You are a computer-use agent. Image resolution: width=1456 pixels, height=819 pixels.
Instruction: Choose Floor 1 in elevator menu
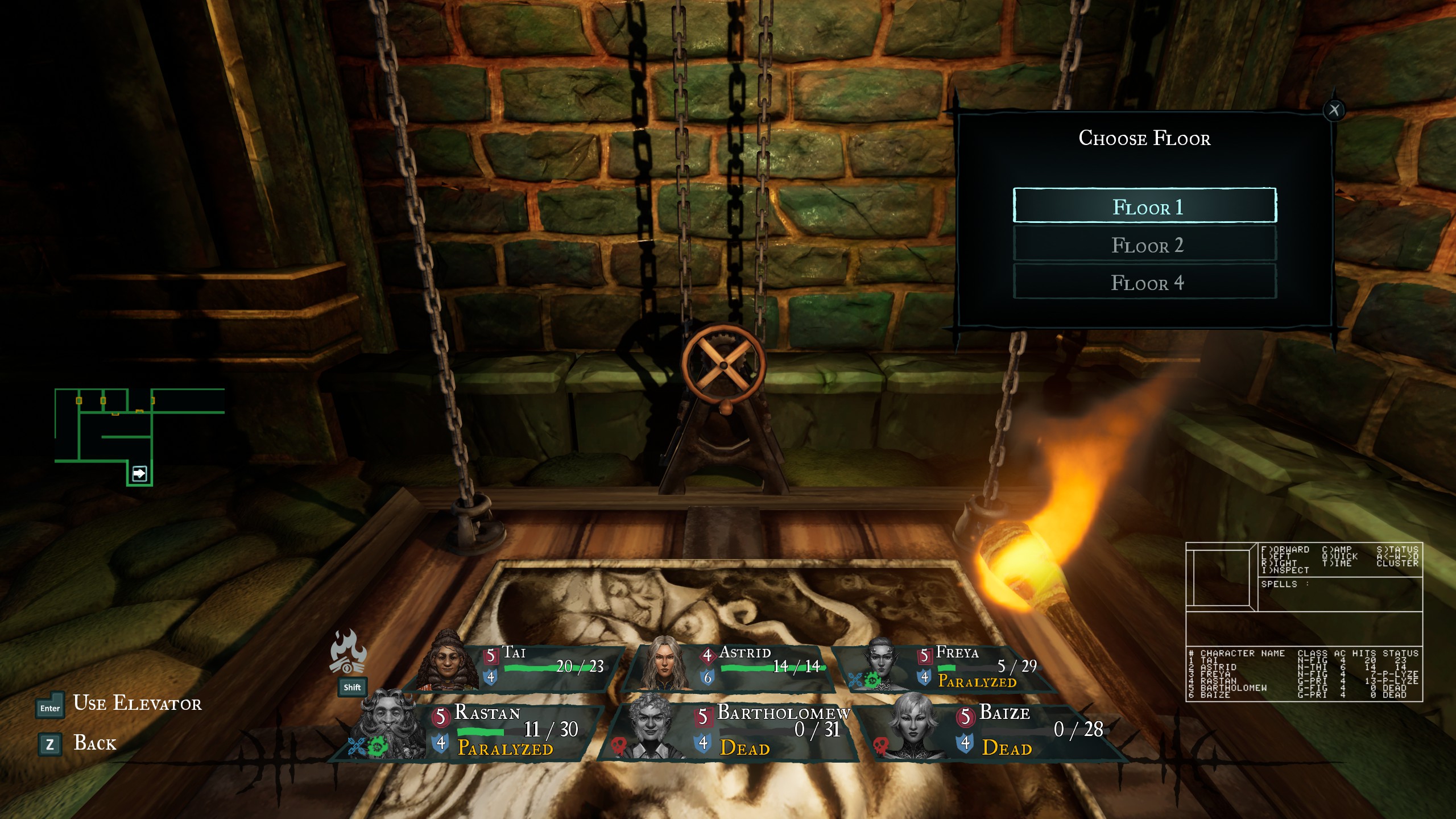1144,206
